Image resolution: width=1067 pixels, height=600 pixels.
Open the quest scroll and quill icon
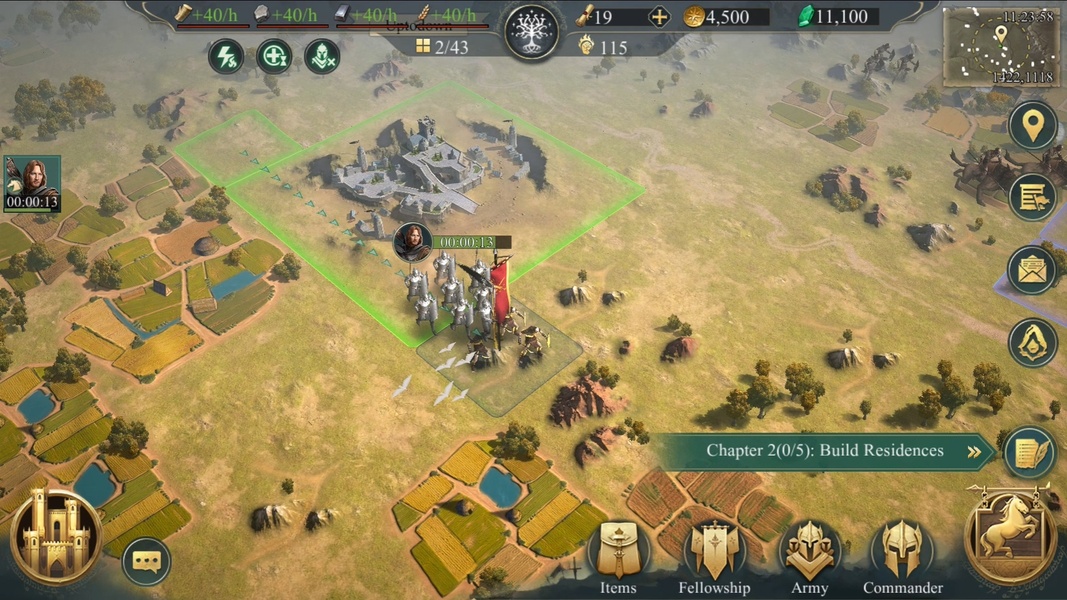pyautogui.click(x=1029, y=452)
